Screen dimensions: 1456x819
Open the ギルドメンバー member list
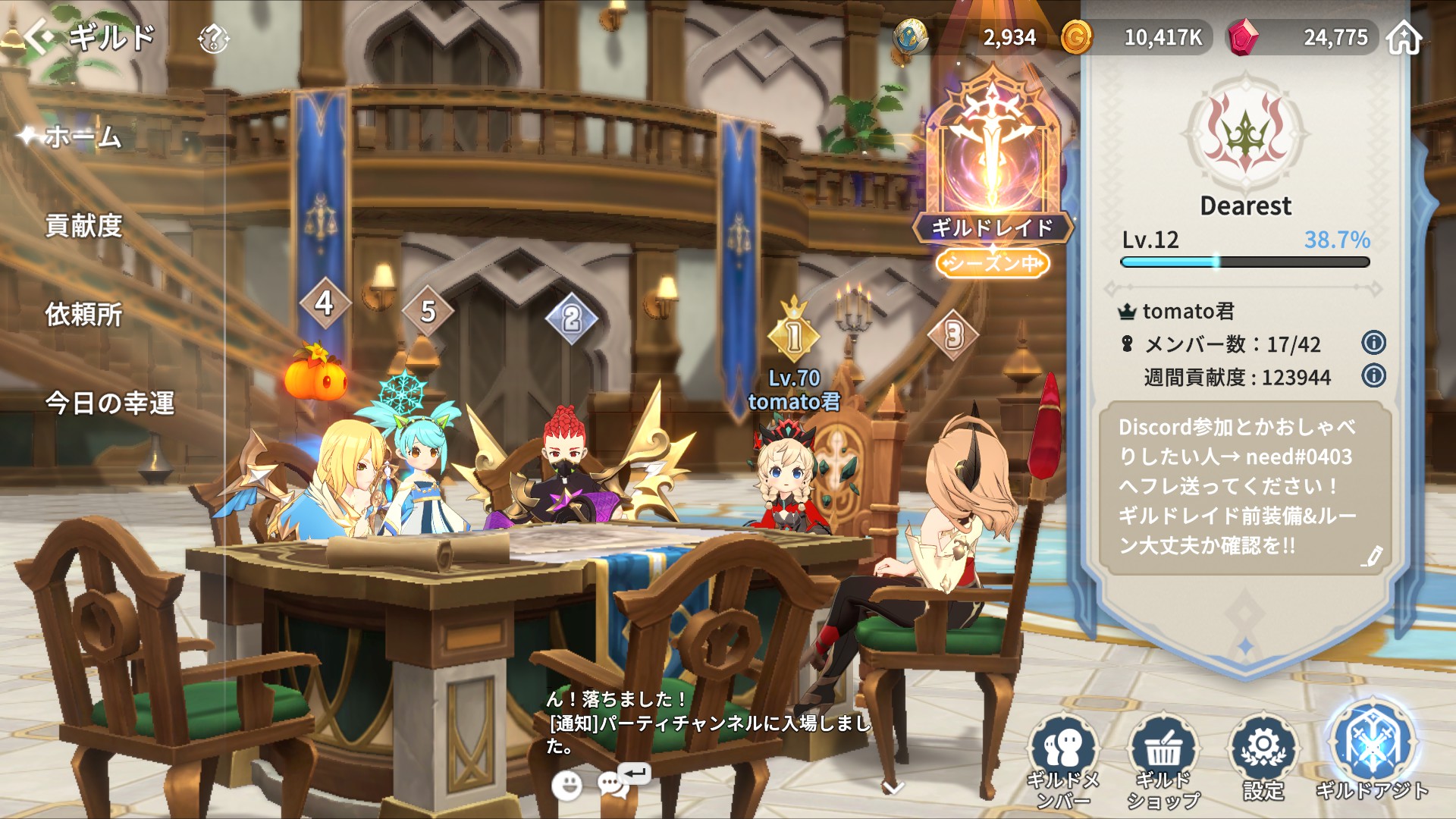click(x=1063, y=758)
